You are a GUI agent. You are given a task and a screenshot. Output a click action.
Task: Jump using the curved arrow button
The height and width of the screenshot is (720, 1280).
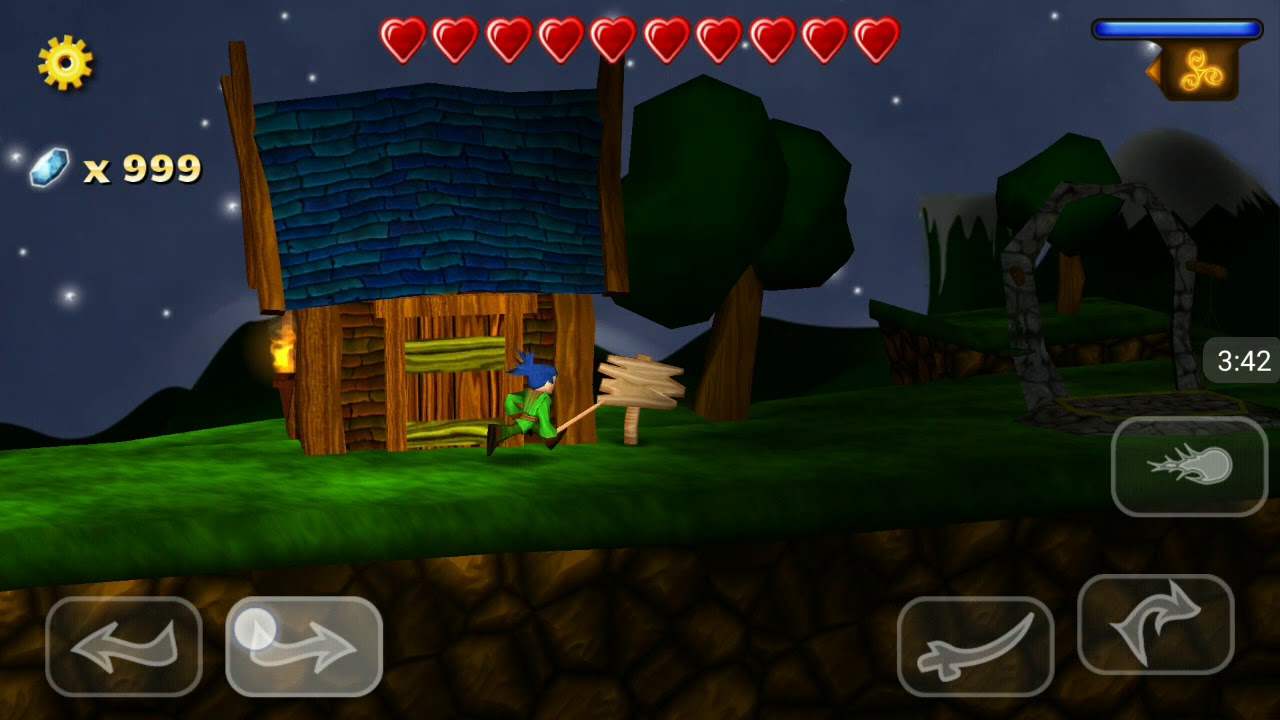click(x=1155, y=624)
